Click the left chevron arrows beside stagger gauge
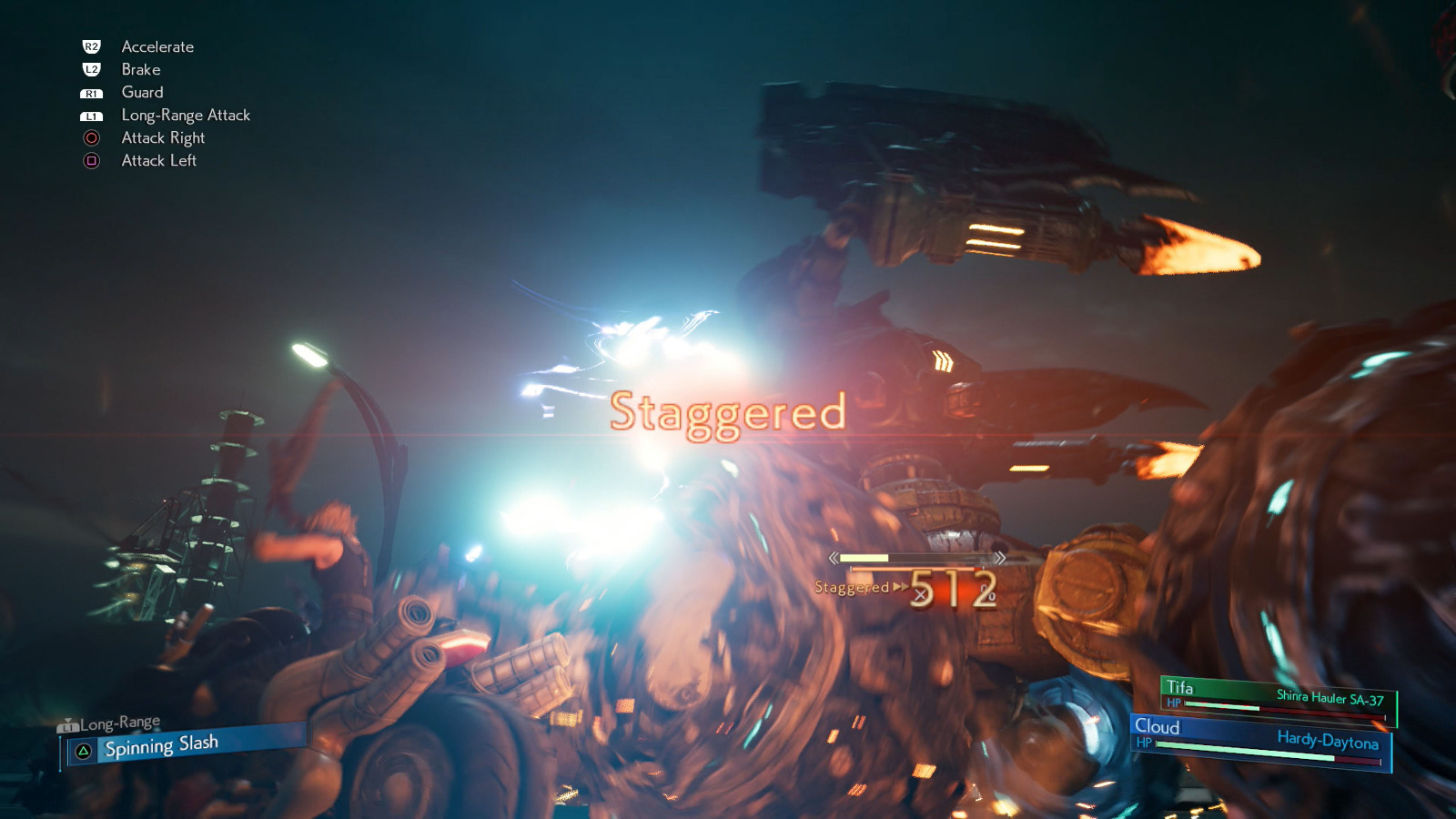This screenshot has width=1456, height=819. click(833, 557)
